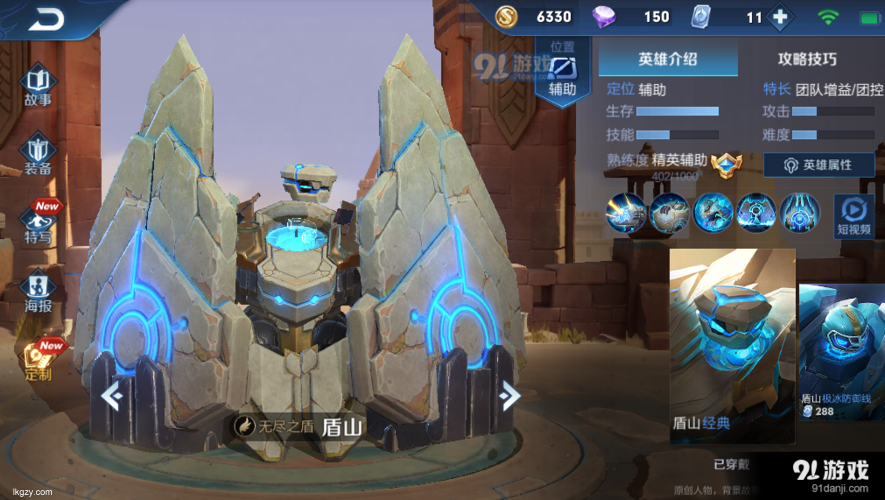This screenshot has width=885, height=500.
Task: Switch to the 攻略技巧 tab
Action: pyautogui.click(x=807, y=59)
